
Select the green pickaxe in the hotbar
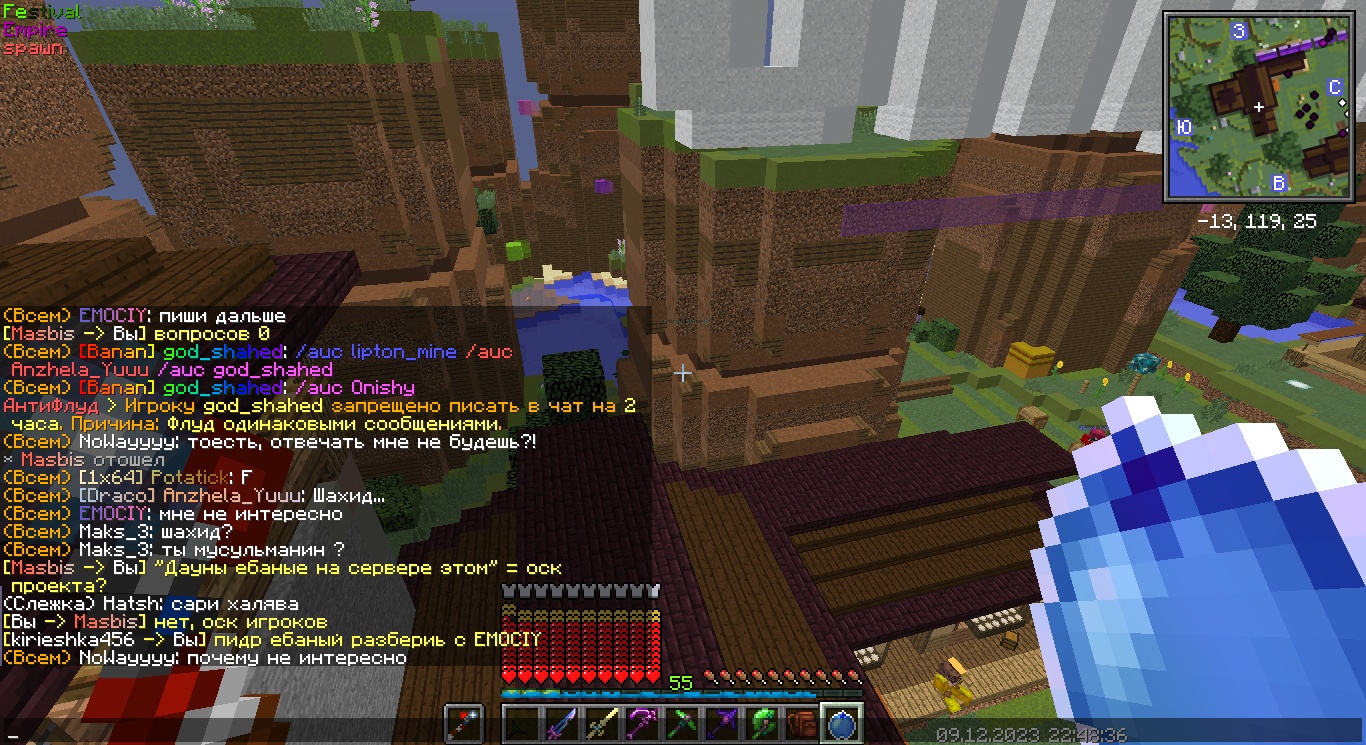click(683, 722)
